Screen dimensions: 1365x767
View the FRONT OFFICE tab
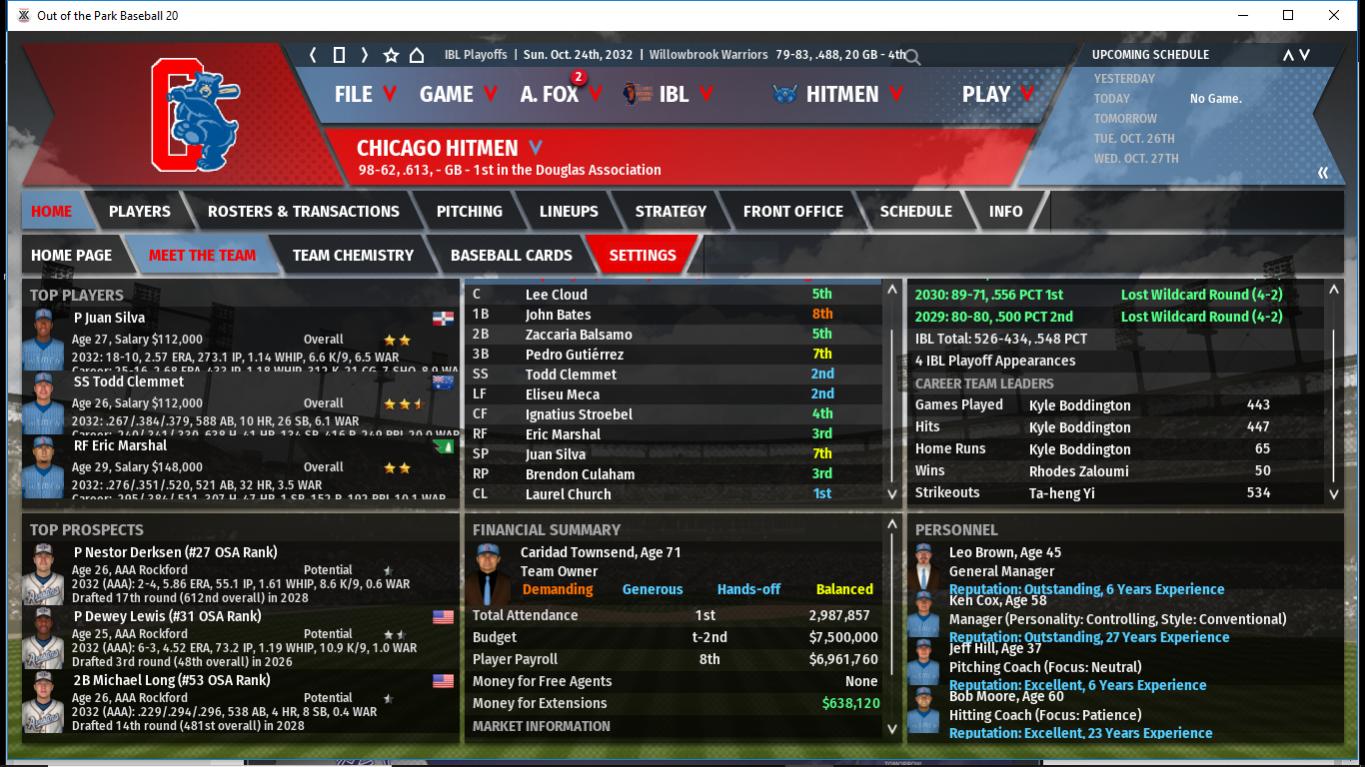[x=792, y=211]
